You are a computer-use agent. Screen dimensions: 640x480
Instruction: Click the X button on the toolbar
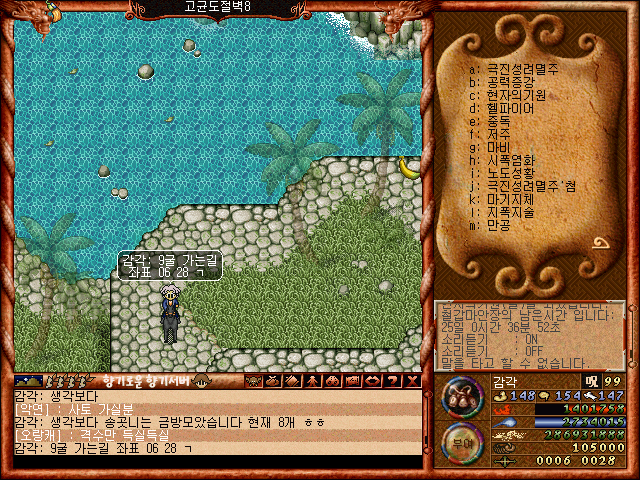(413, 381)
